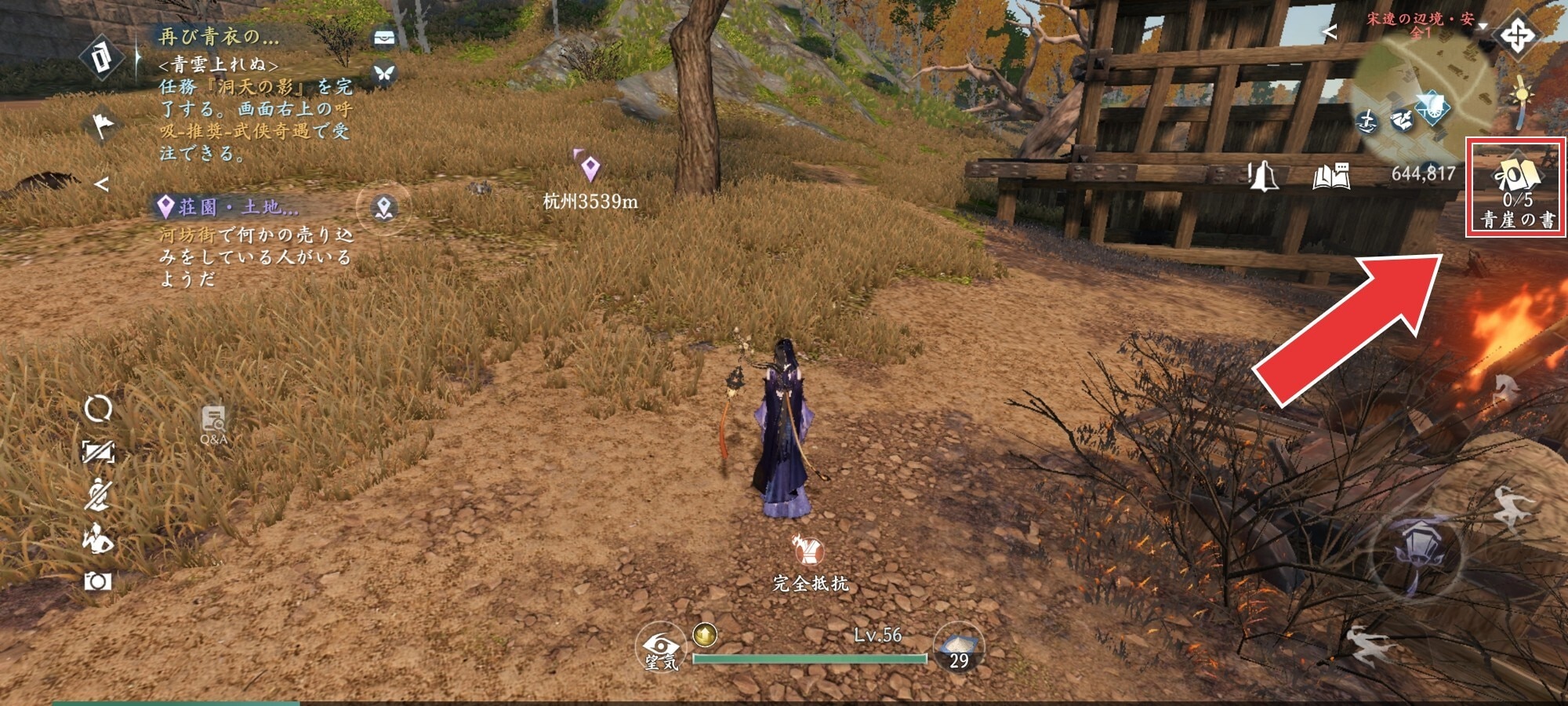Image resolution: width=1568 pixels, height=706 pixels.
Task: Click the quest scroll diamond icon
Action: click(103, 57)
